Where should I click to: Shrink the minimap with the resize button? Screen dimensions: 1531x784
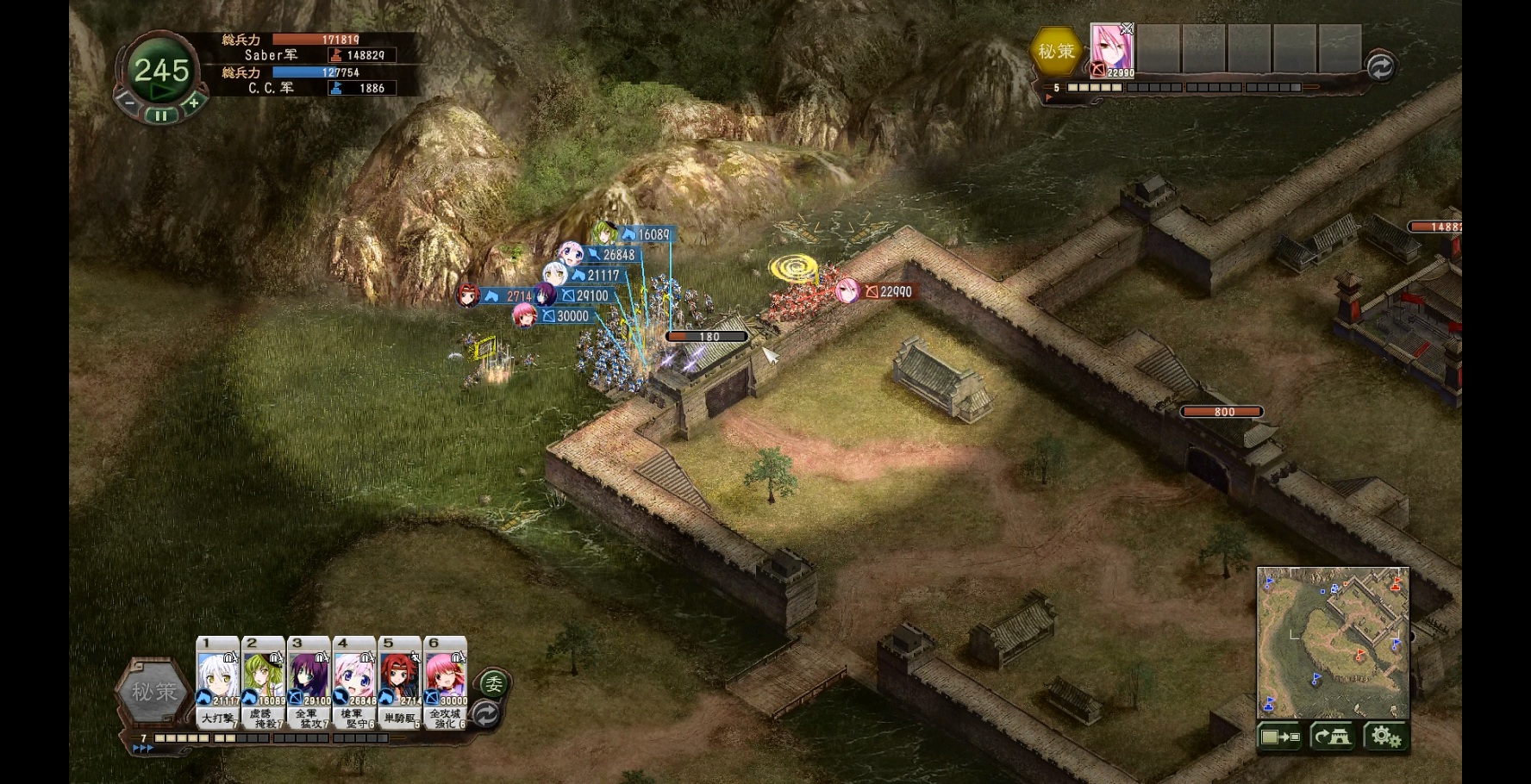point(1279,737)
